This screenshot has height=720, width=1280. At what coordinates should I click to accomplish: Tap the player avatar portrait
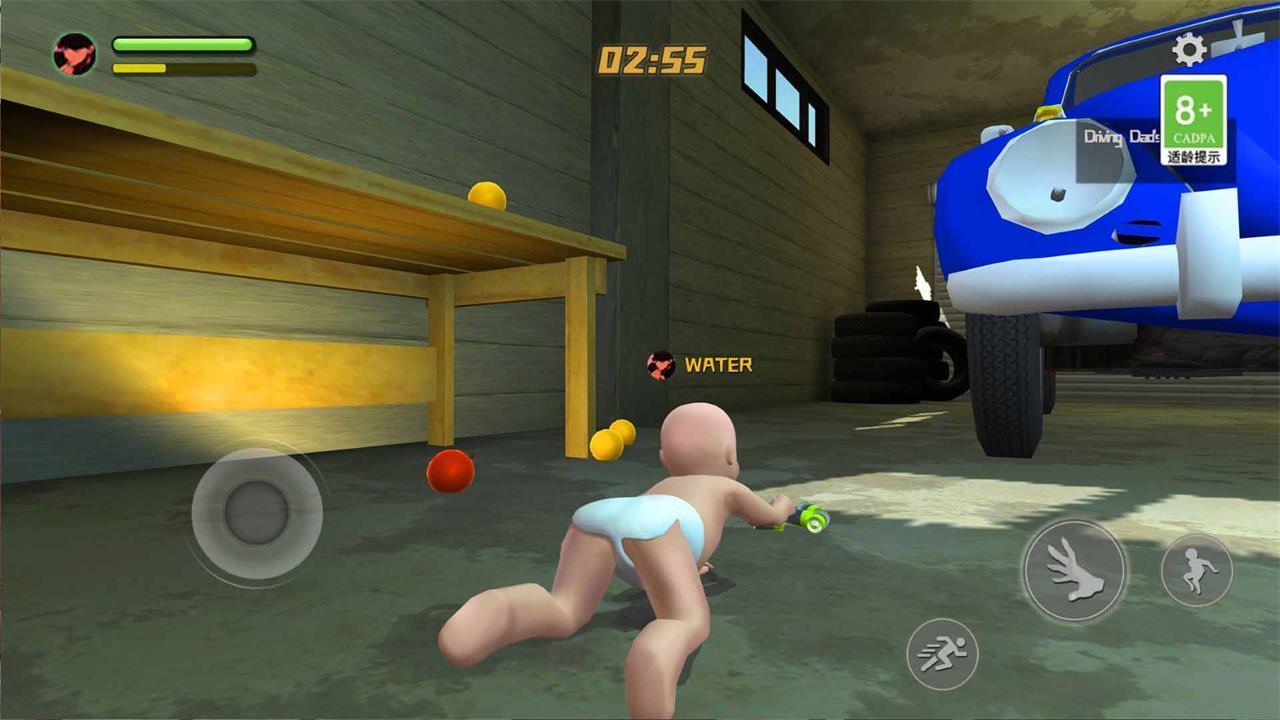pyautogui.click(x=75, y=54)
